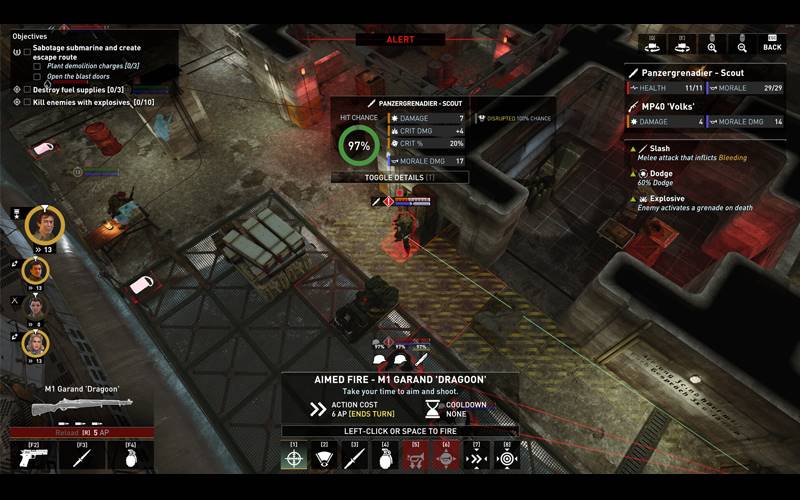Select the grenade ability in the action bar
The width and height of the screenshot is (800, 500).
point(385,457)
